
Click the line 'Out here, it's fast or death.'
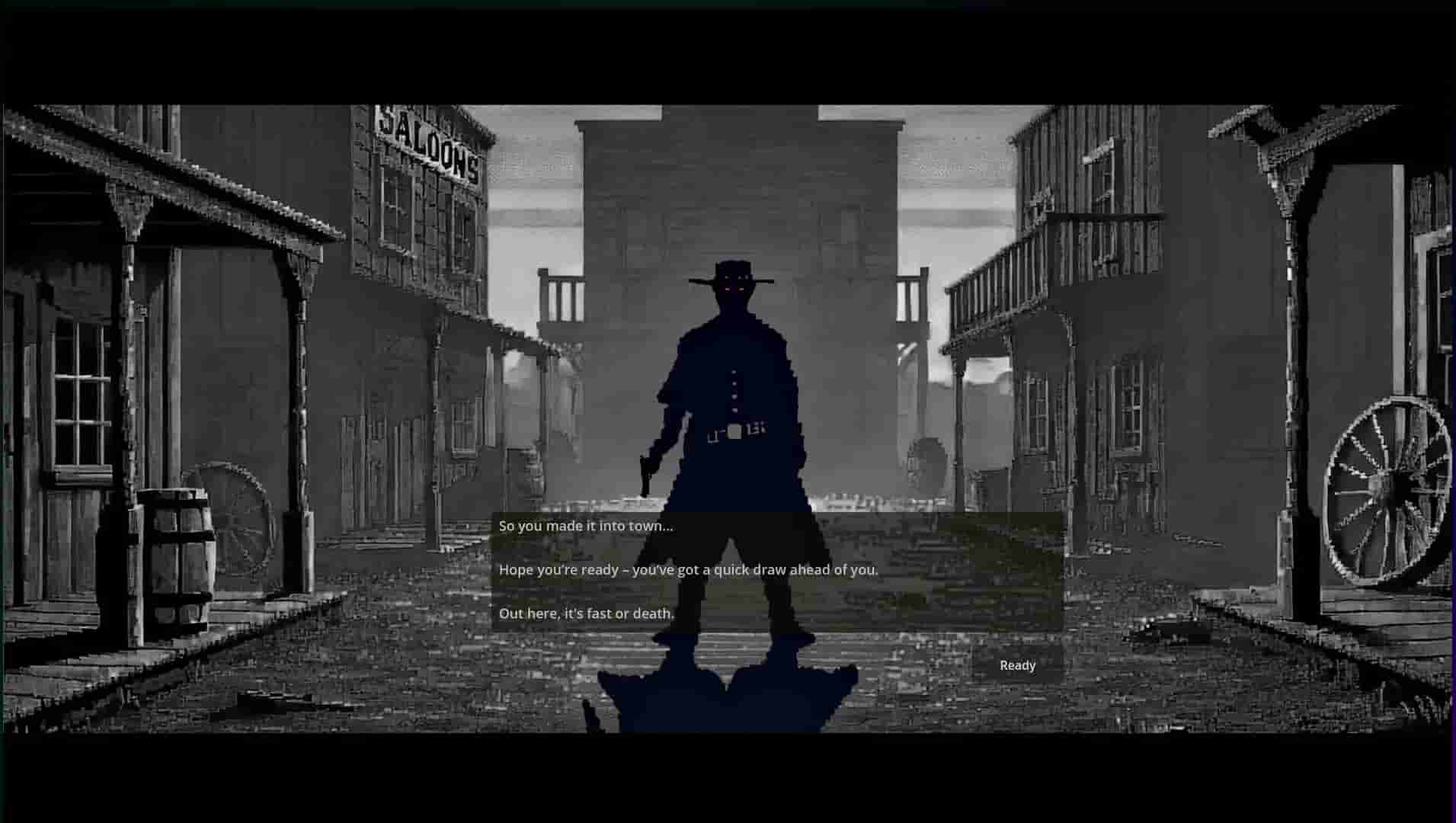(x=586, y=613)
